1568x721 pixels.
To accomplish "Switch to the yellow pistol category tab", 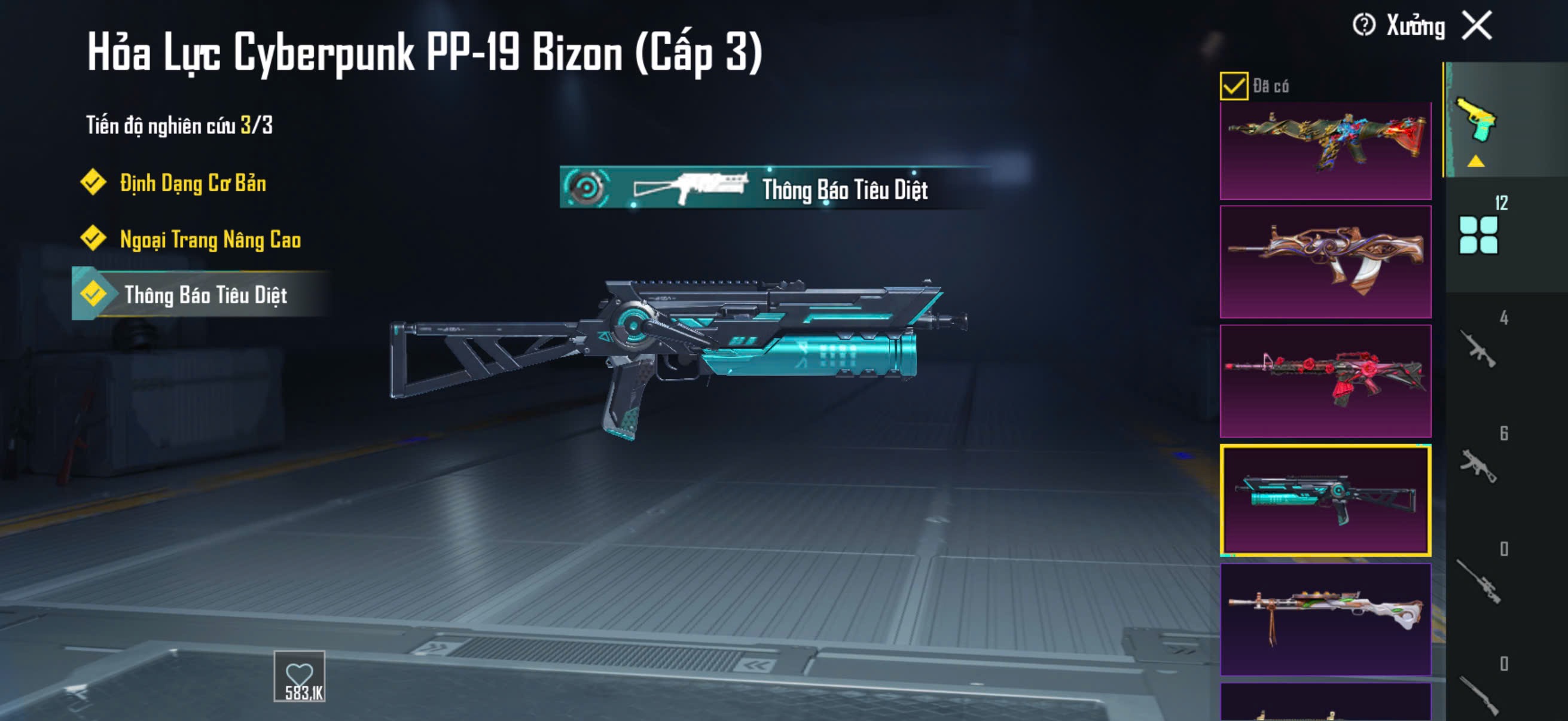I will point(1477,121).
